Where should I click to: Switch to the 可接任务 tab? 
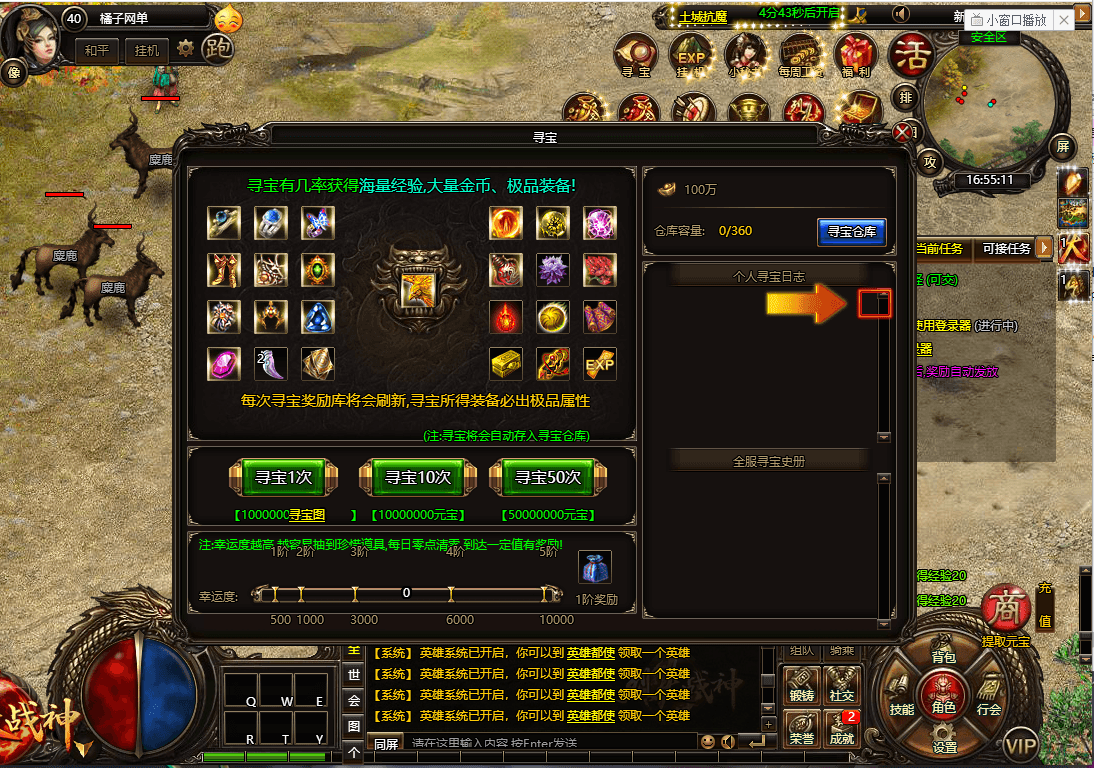[1006, 248]
